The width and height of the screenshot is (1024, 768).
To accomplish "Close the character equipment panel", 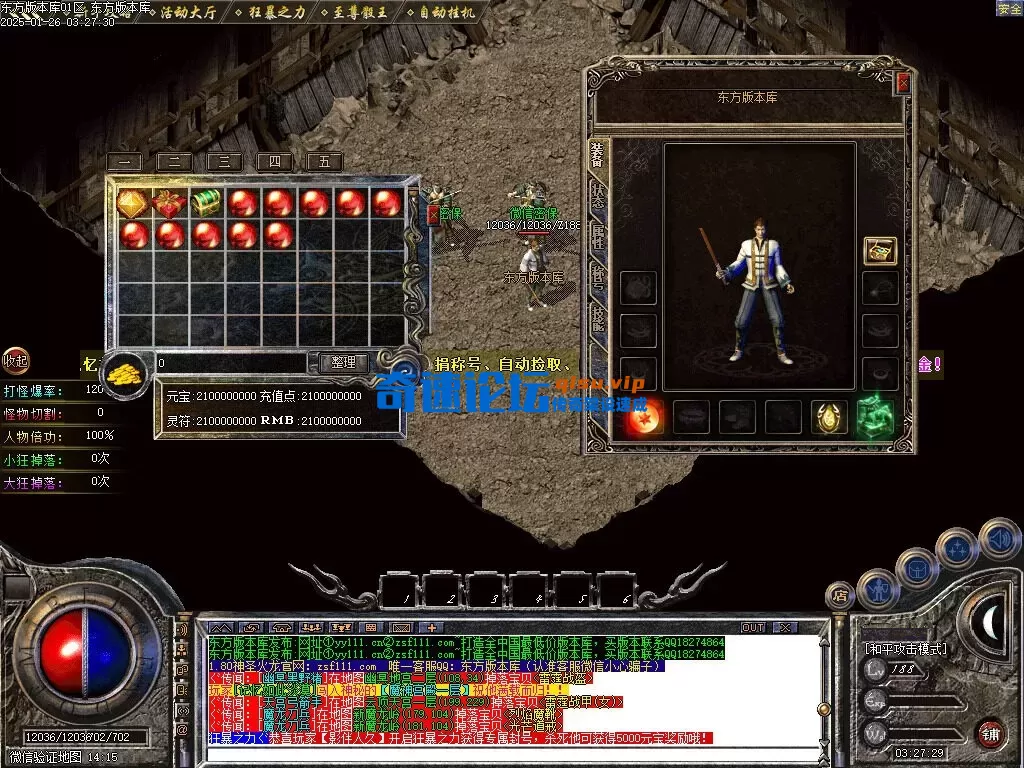I will [x=903, y=84].
